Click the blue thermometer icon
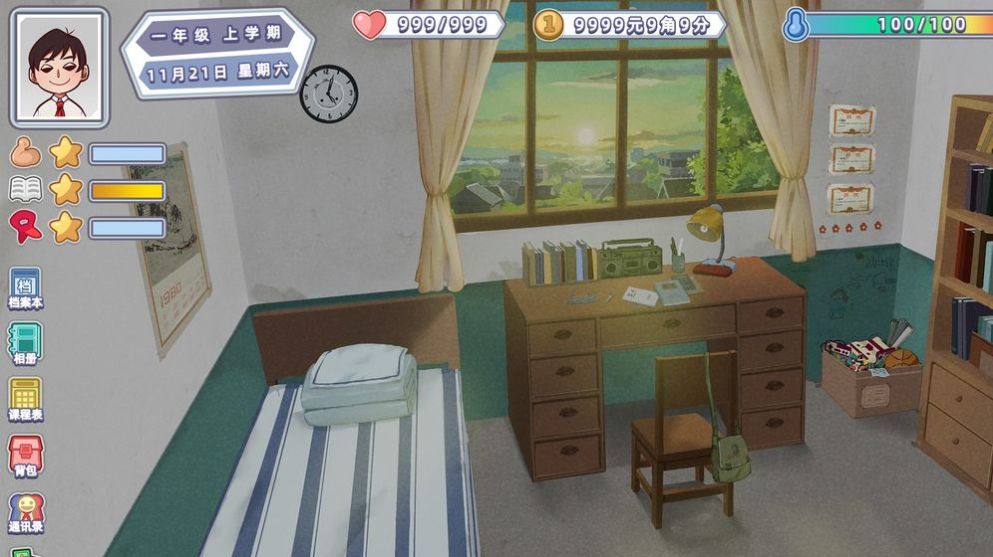Screen dimensions: 993x557 pyautogui.click(x=796, y=25)
